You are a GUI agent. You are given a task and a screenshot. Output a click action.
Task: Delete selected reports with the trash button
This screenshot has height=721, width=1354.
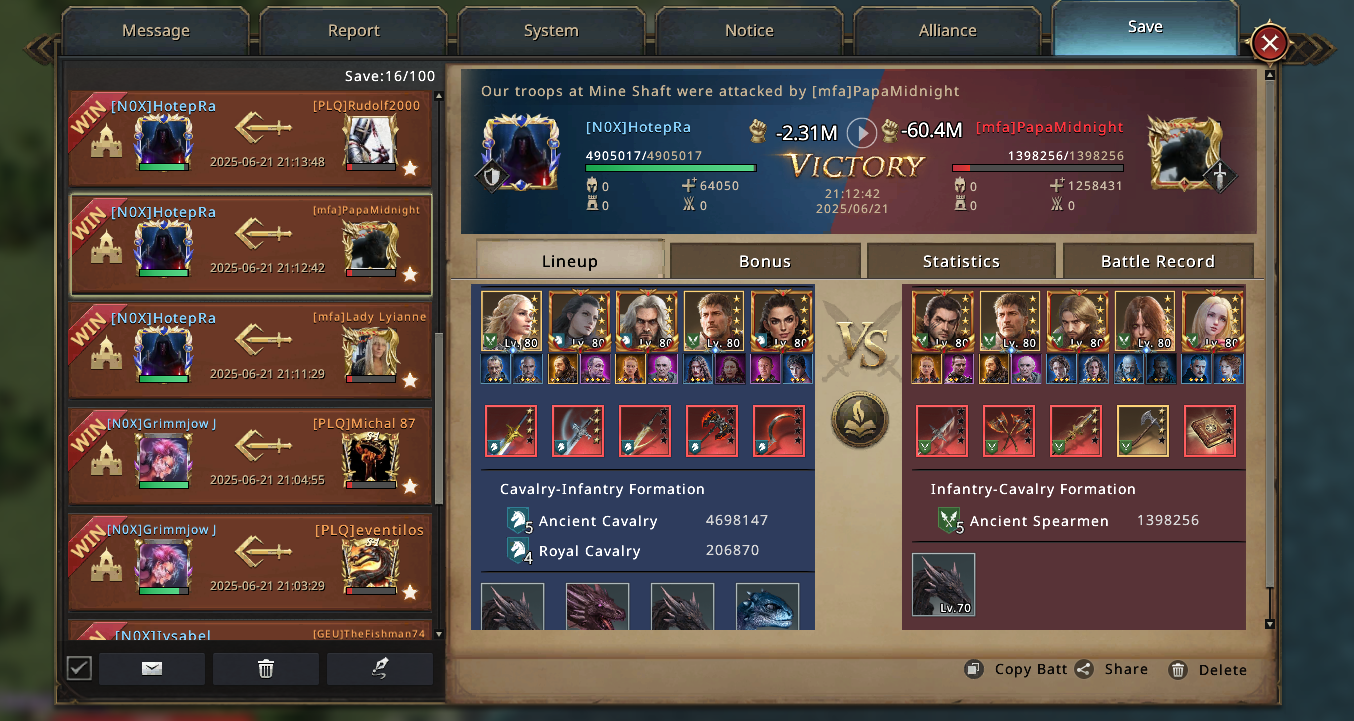[x=266, y=669]
